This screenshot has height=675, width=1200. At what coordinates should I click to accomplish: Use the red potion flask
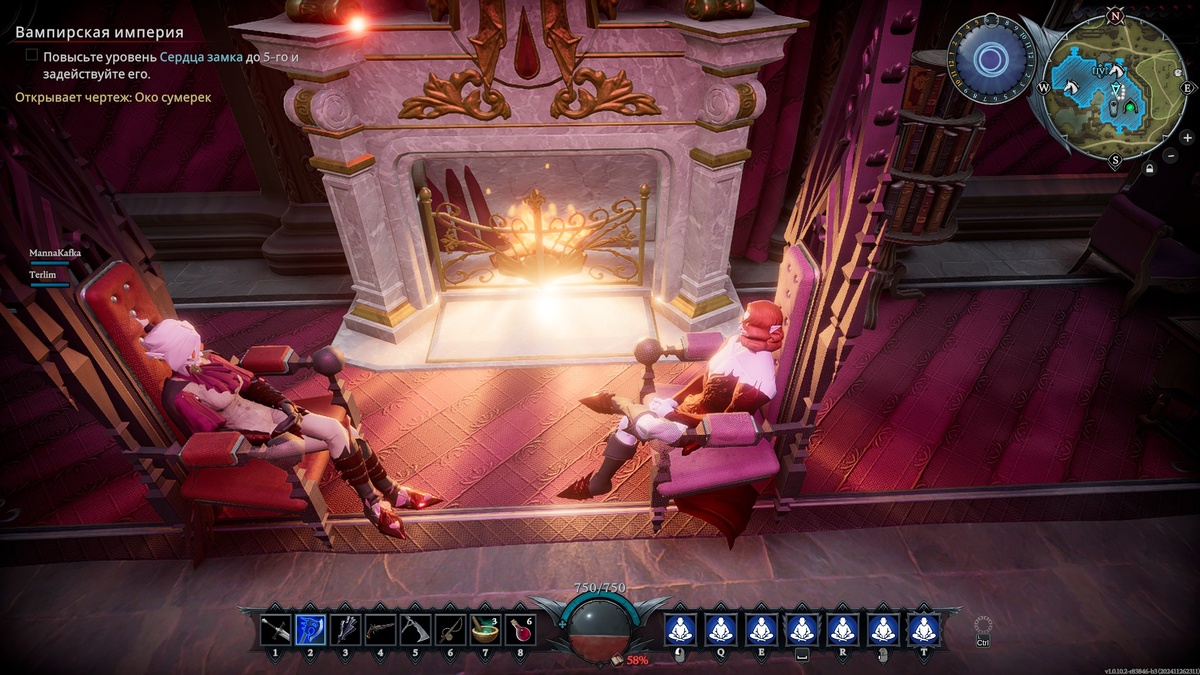tap(520, 629)
